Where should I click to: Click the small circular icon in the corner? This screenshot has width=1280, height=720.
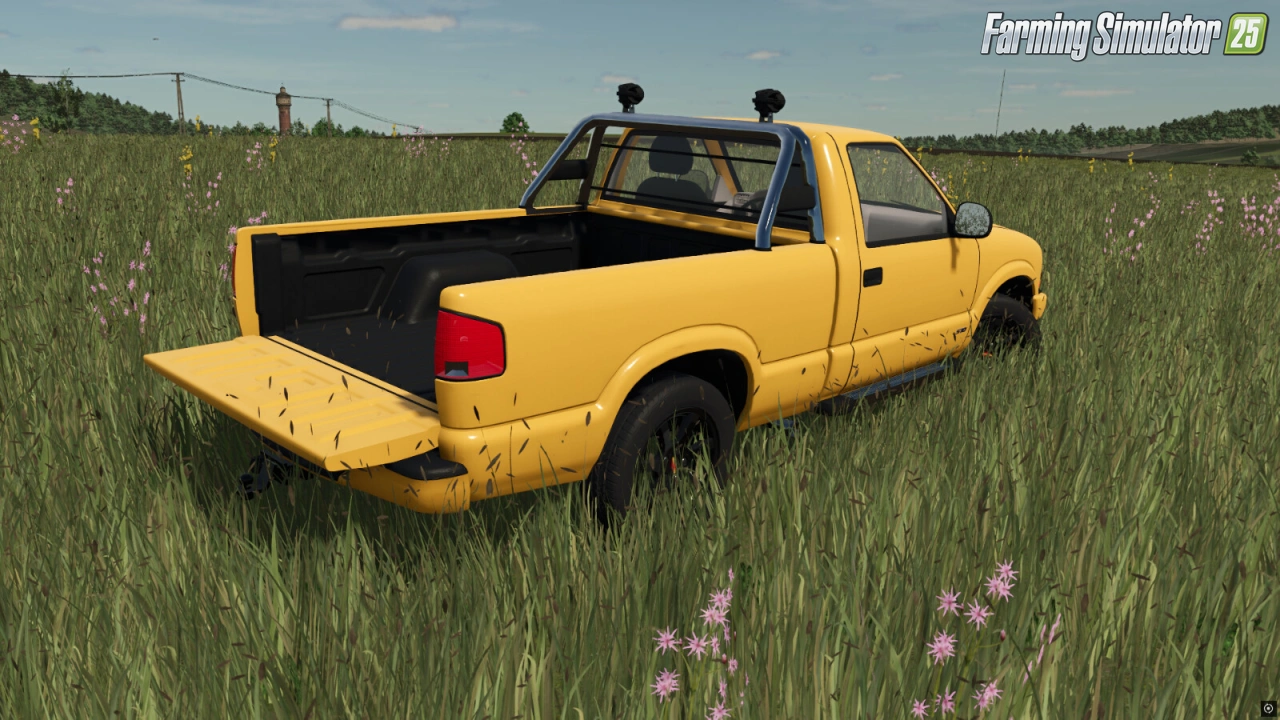1268,708
